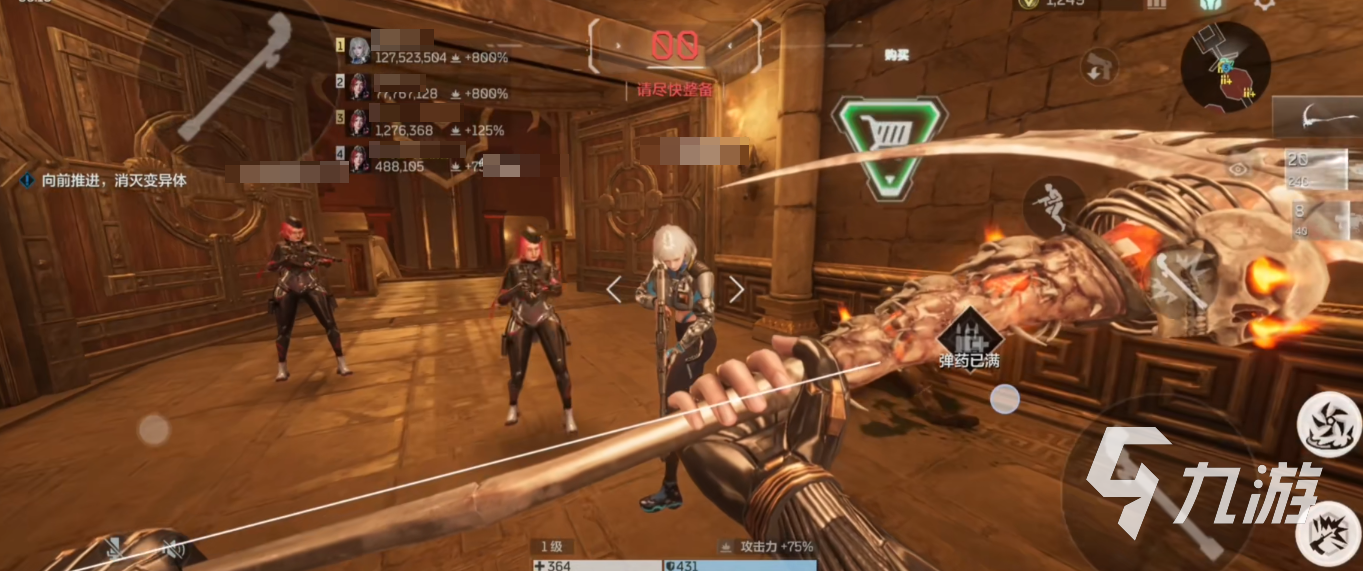Screen dimensions: 1363x571
Task: Tap the cyan armor icon beside settings
Action: click(1213, 4)
